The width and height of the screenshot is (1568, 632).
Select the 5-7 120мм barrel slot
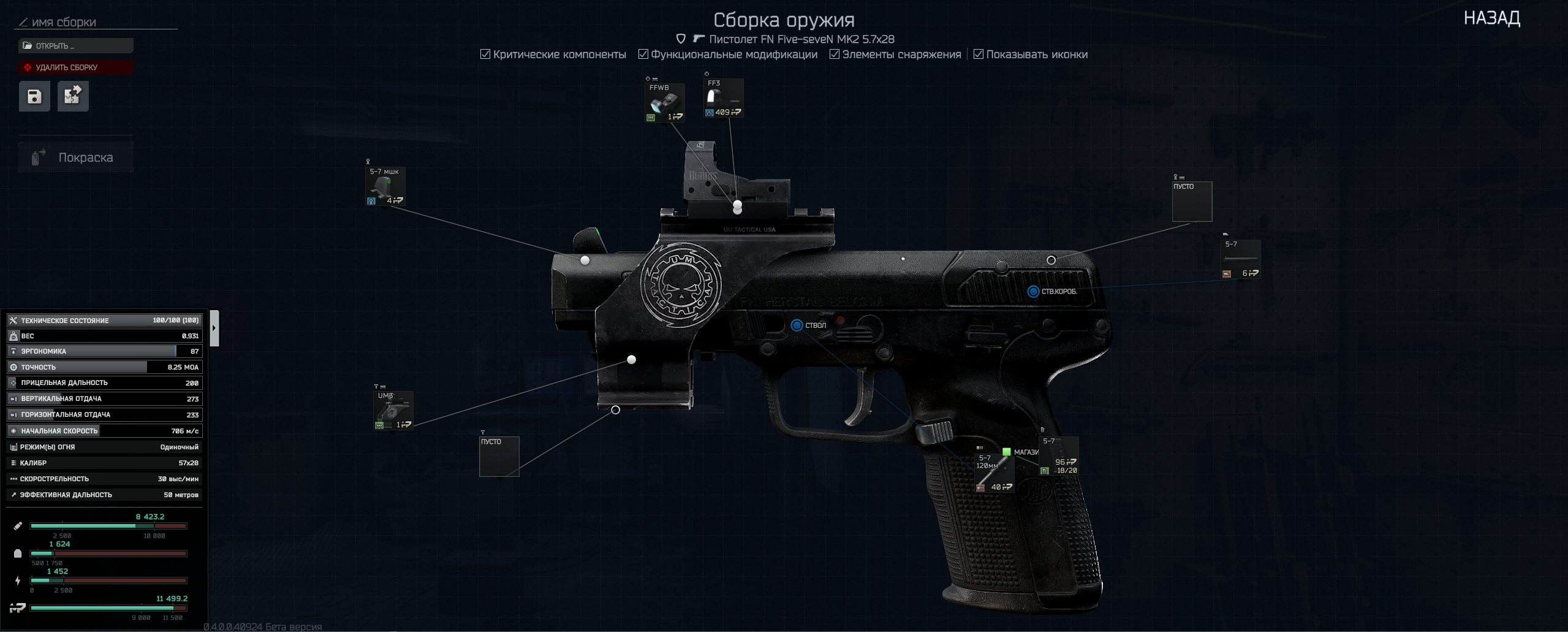tap(993, 473)
